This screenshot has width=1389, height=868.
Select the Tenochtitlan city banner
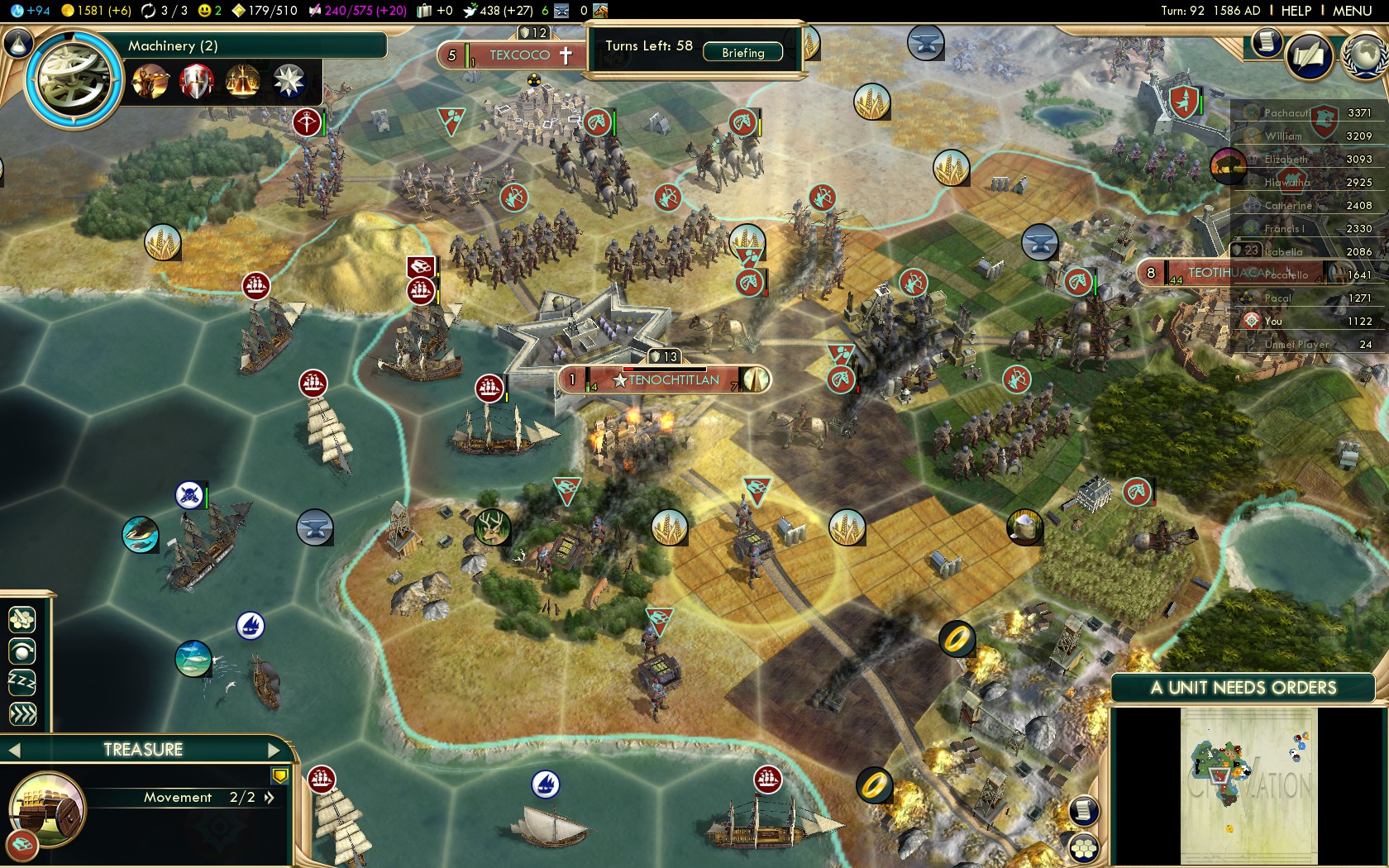click(673, 380)
